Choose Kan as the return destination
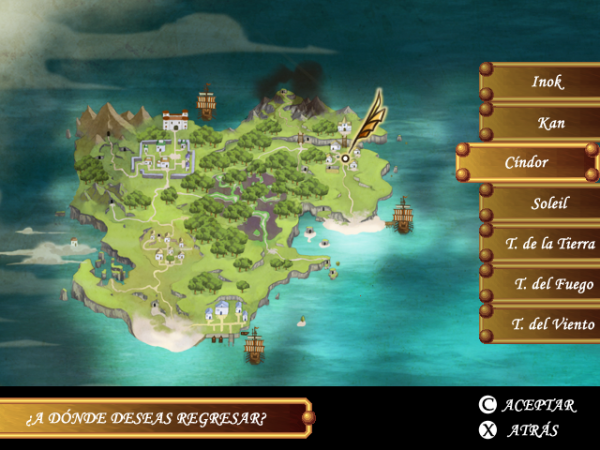 (545, 123)
